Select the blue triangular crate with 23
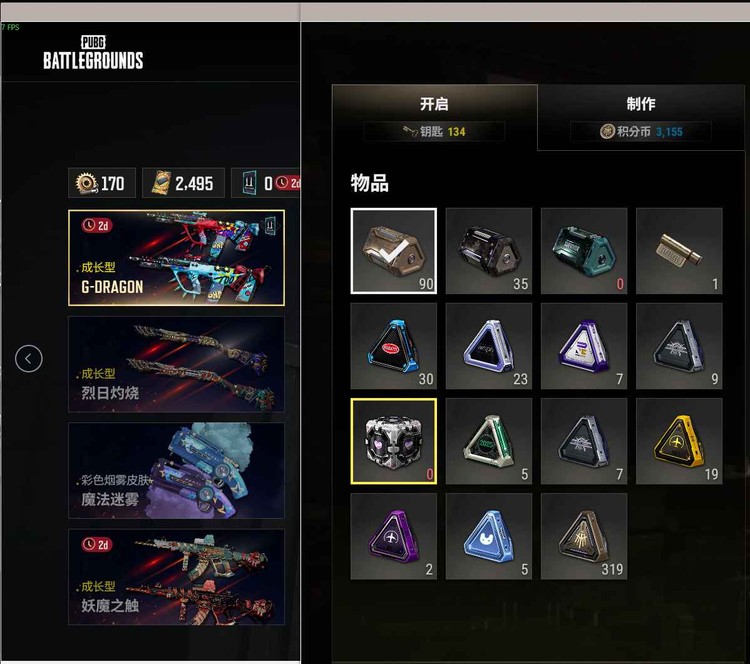Image resolution: width=750 pixels, height=664 pixels. click(x=489, y=346)
